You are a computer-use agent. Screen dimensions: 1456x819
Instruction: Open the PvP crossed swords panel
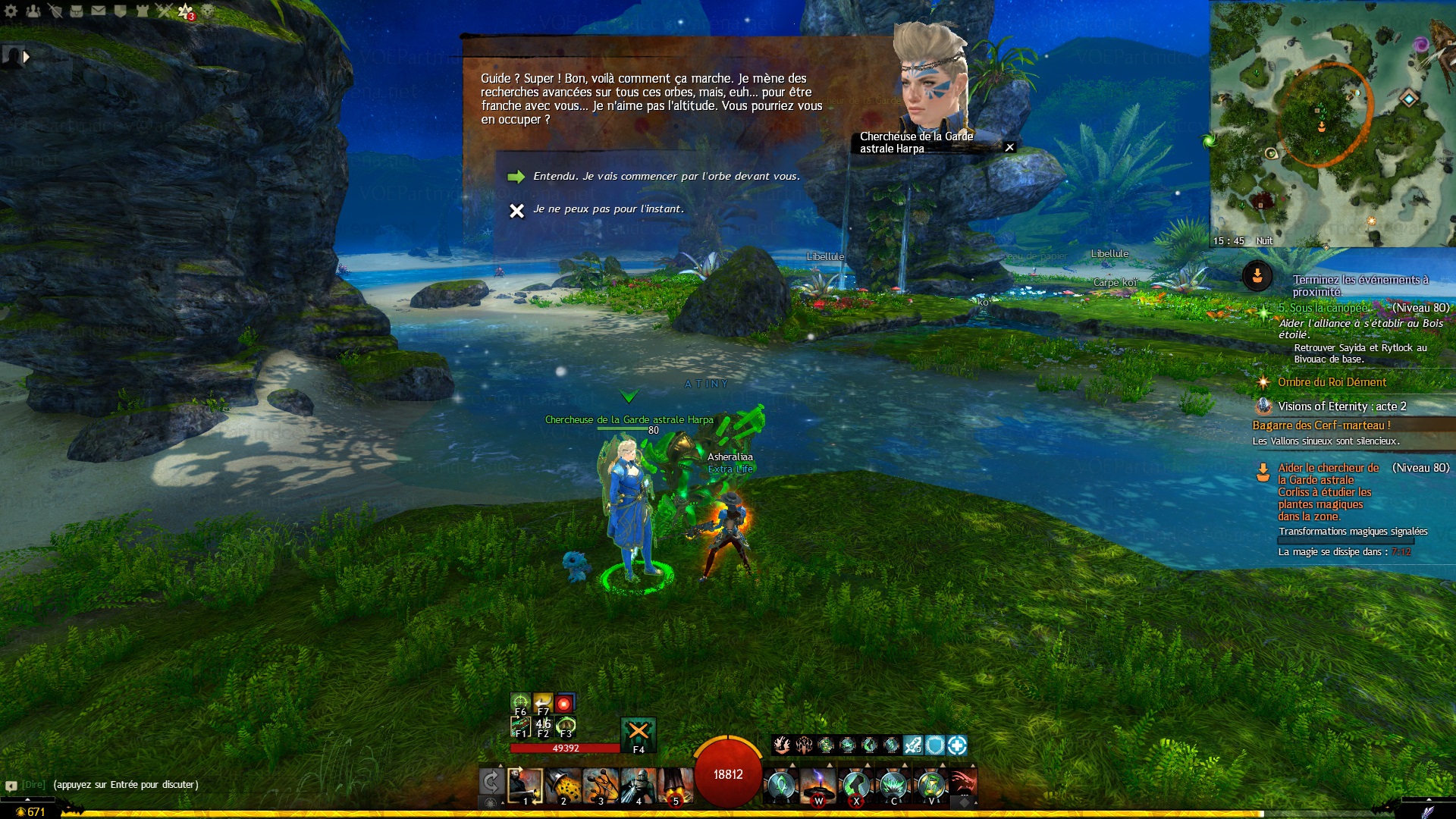164,11
